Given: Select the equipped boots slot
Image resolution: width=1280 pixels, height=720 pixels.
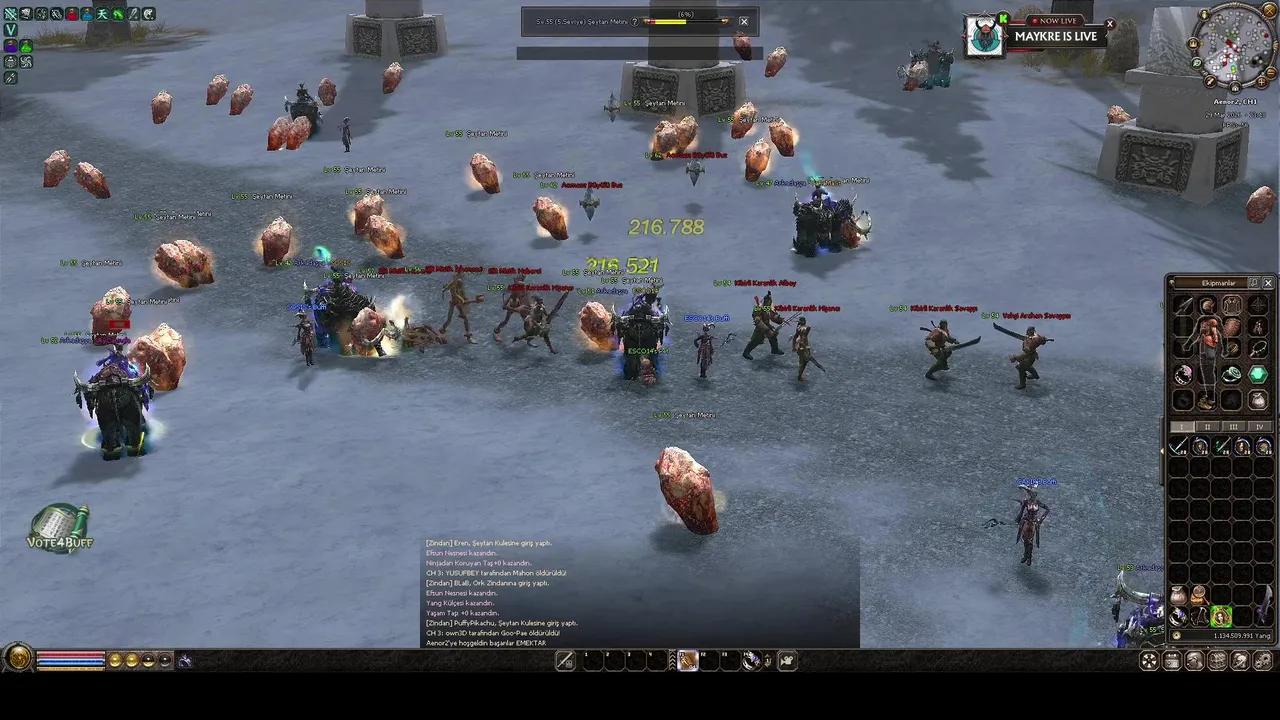Looking at the screenshot, I should click(x=1207, y=401).
